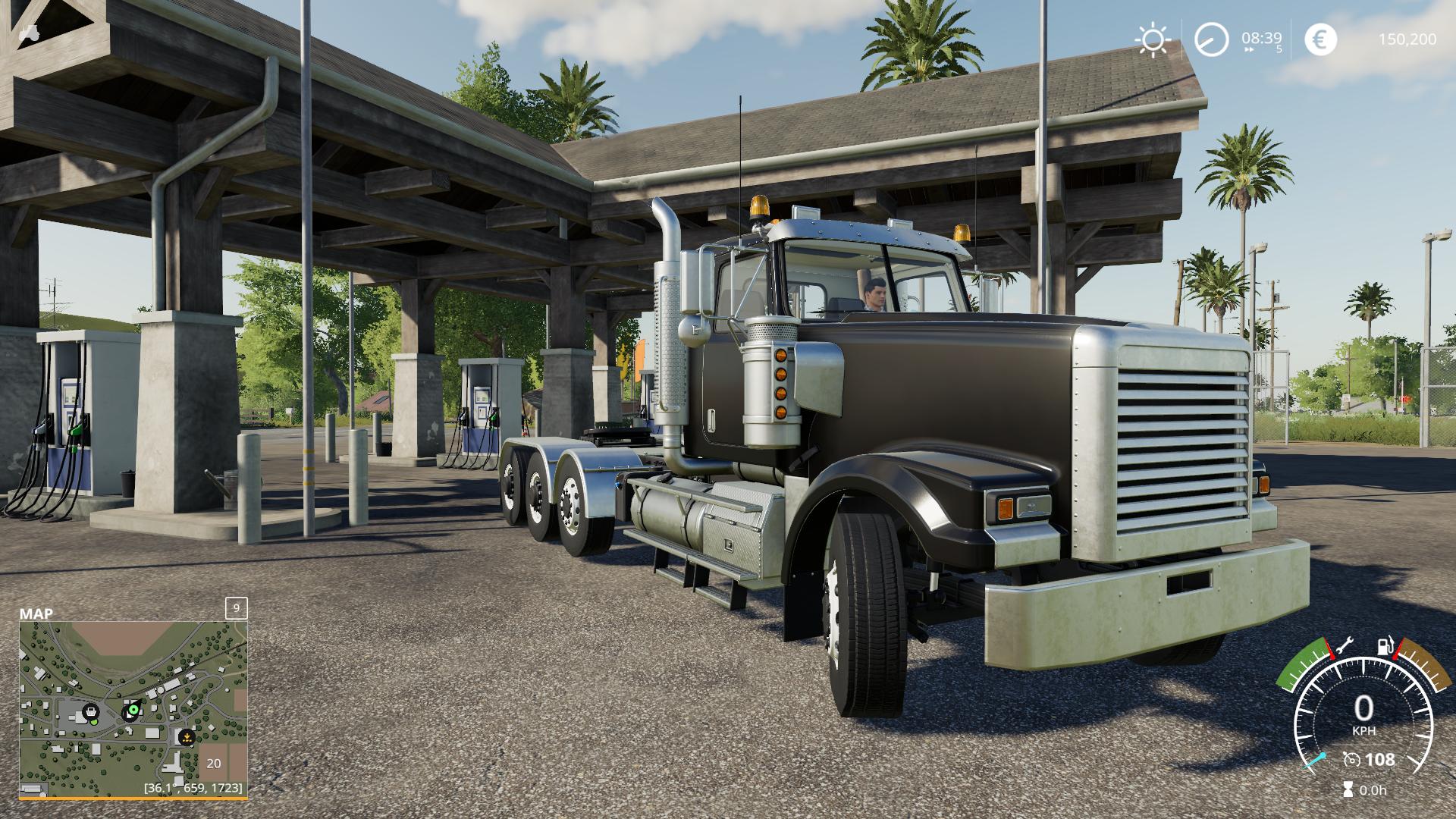The image size is (1456, 819).
Task: Select the shop basket marker on the minimap
Action: (x=91, y=711)
